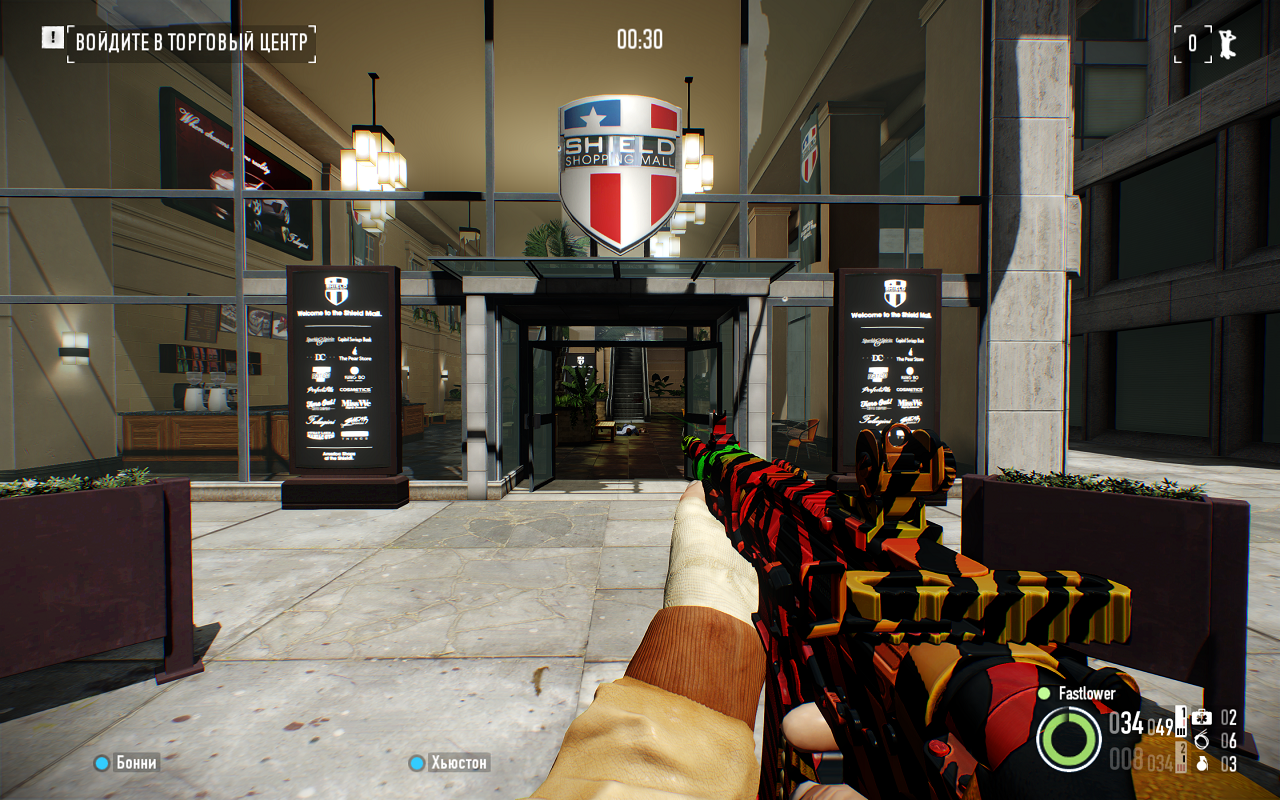Screen dimensions: 1280x800
Task: Select teammate Хьюстон's name tag
Action: (x=459, y=763)
